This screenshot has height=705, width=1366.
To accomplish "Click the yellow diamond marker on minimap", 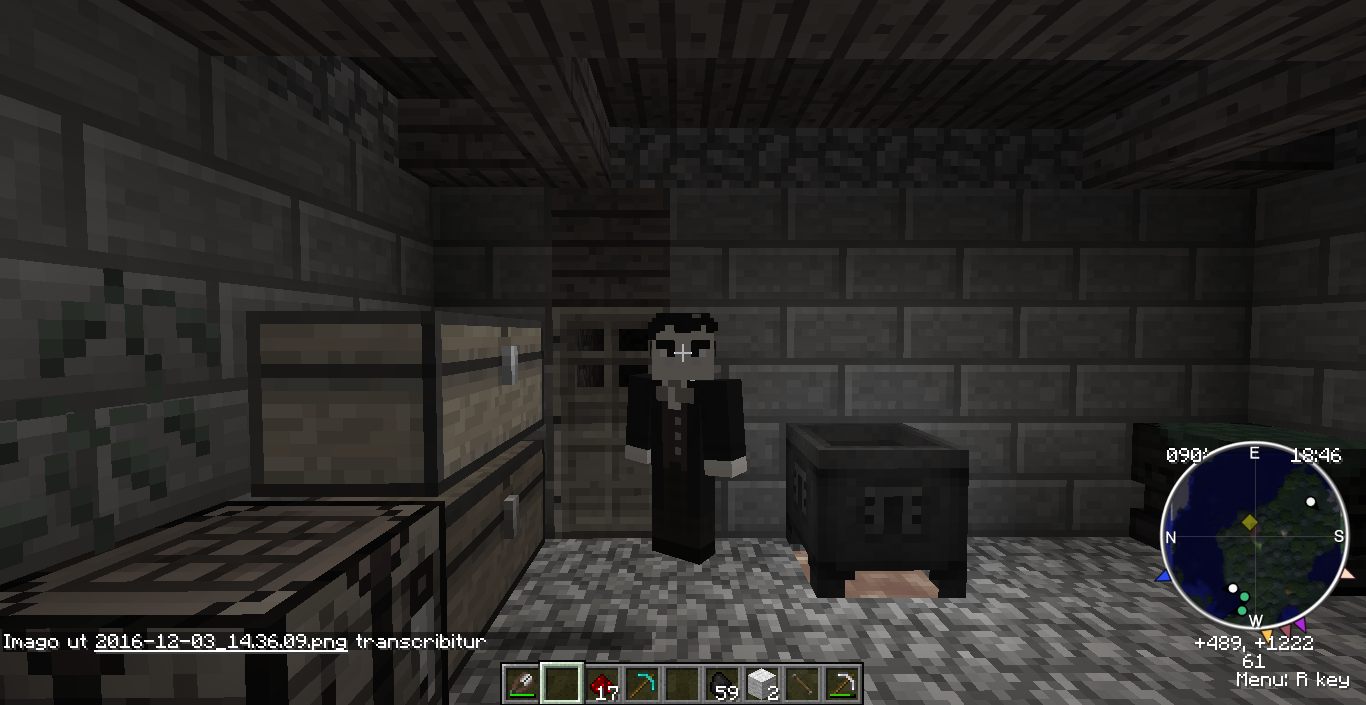I will pyautogui.click(x=1250, y=522).
